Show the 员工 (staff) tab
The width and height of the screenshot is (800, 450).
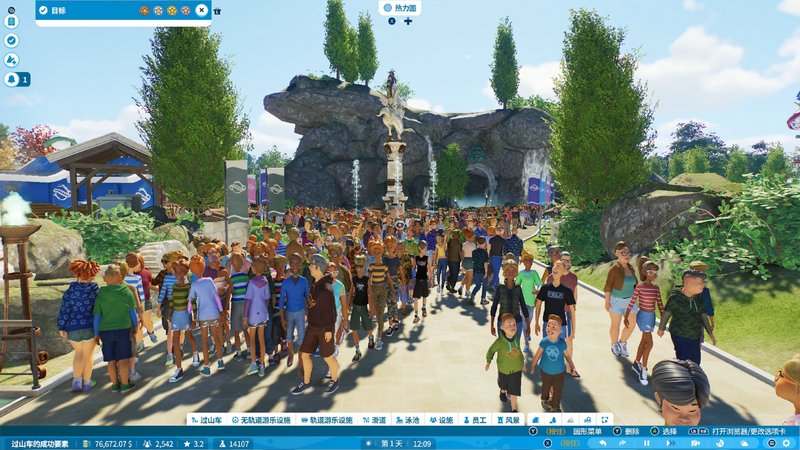(474, 420)
